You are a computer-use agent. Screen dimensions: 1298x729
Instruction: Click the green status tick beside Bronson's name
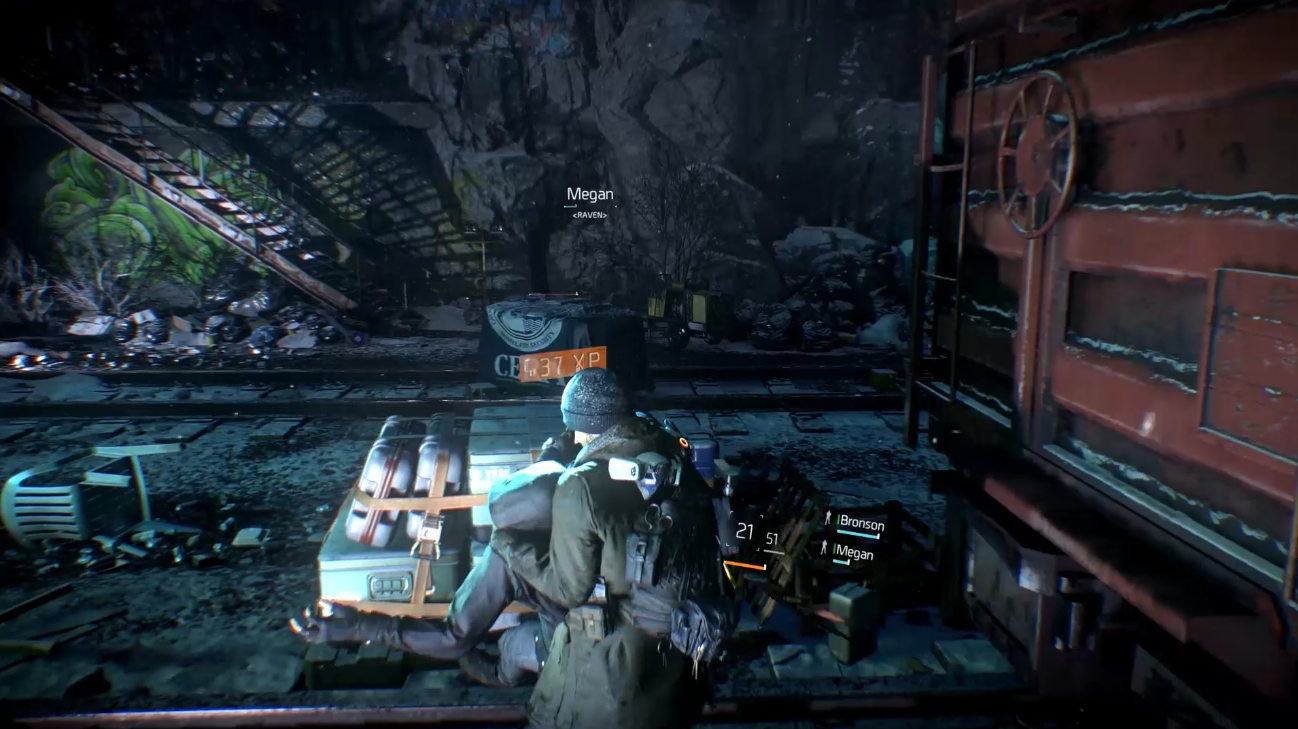click(838, 521)
